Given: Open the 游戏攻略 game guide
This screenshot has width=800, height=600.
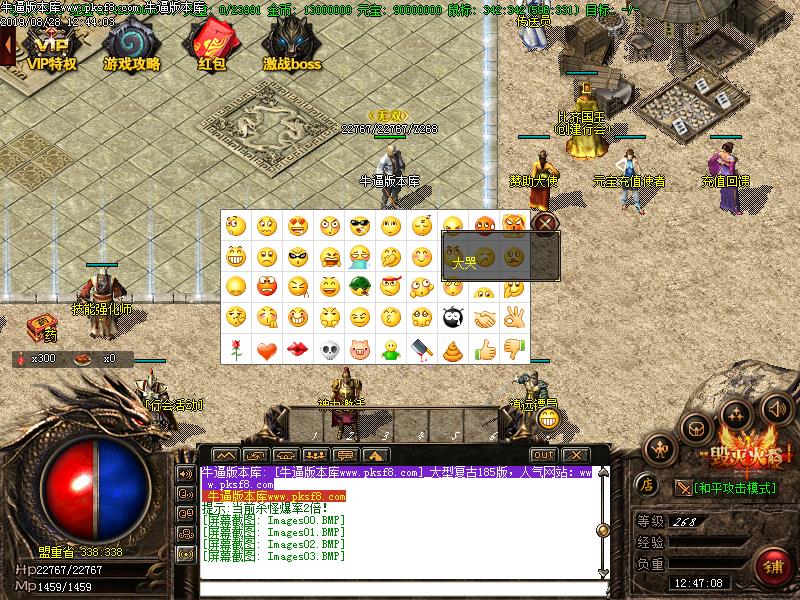Looking at the screenshot, I should pos(131,47).
